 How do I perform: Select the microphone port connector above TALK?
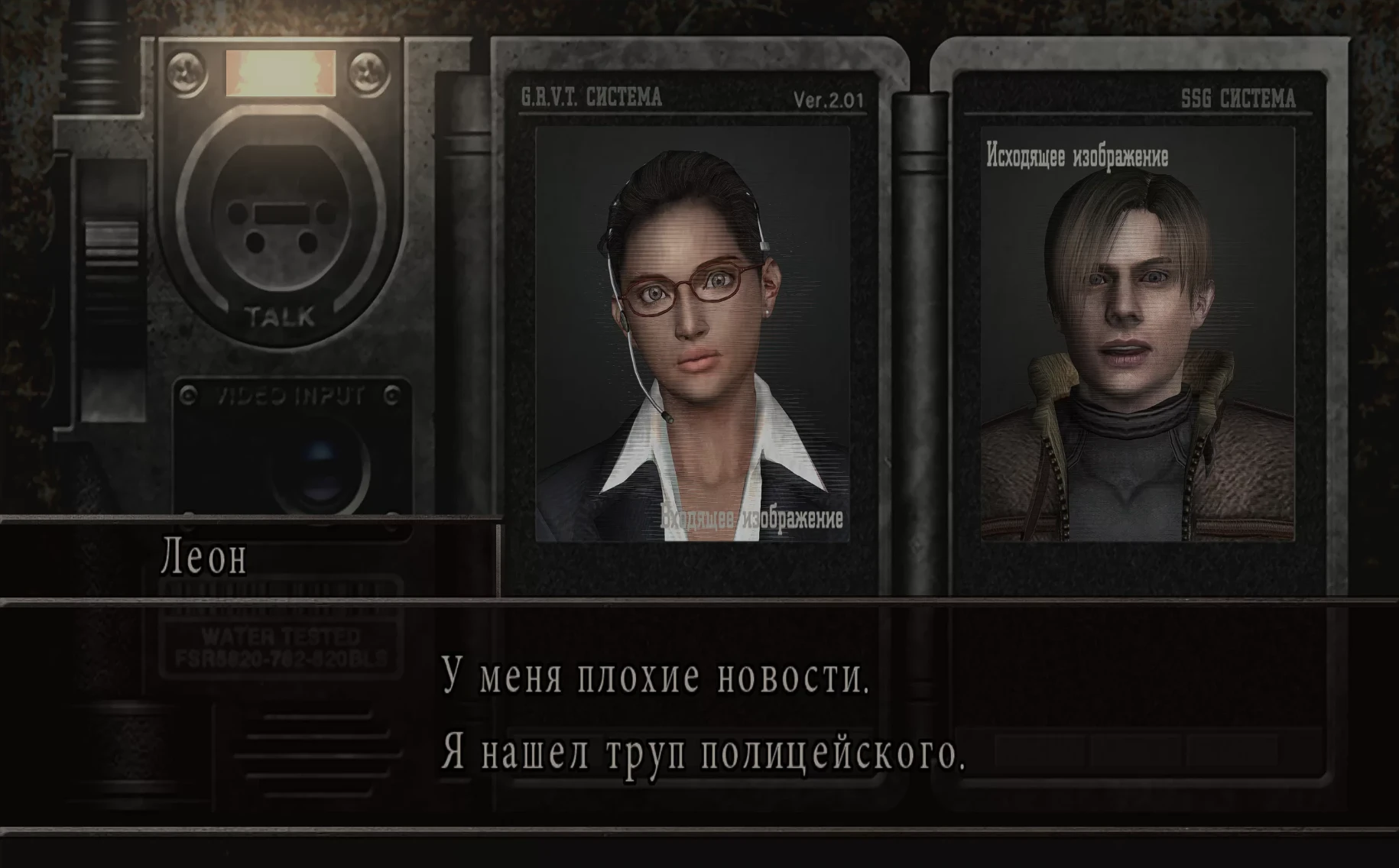tap(279, 222)
